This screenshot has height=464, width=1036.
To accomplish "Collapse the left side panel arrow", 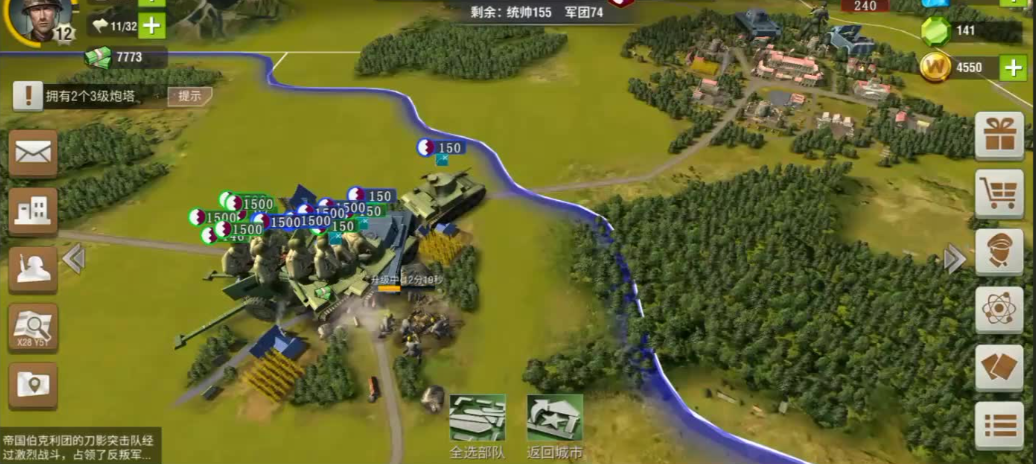I will tap(73, 259).
